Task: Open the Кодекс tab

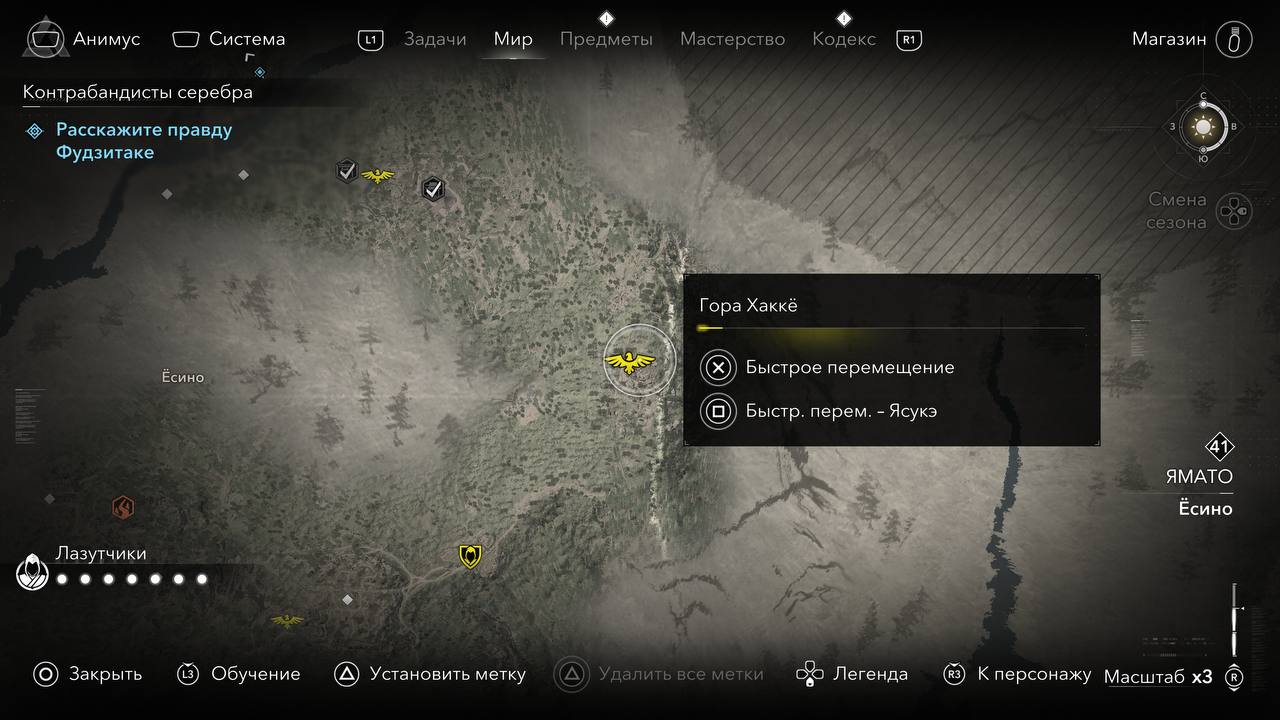Action: tap(844, 40)
